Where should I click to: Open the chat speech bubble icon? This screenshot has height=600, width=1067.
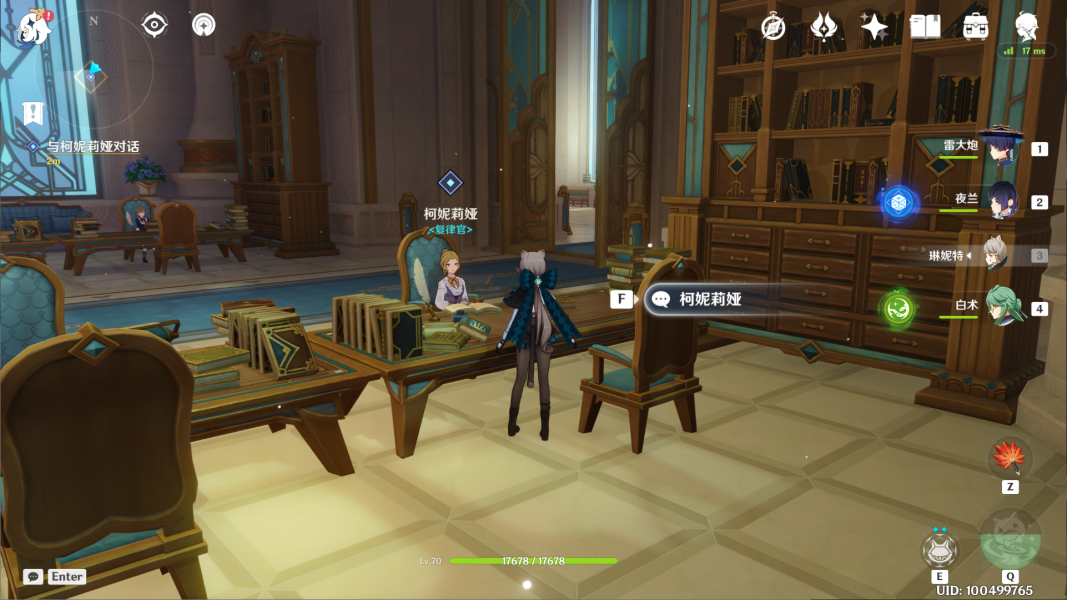coord(33,577)
